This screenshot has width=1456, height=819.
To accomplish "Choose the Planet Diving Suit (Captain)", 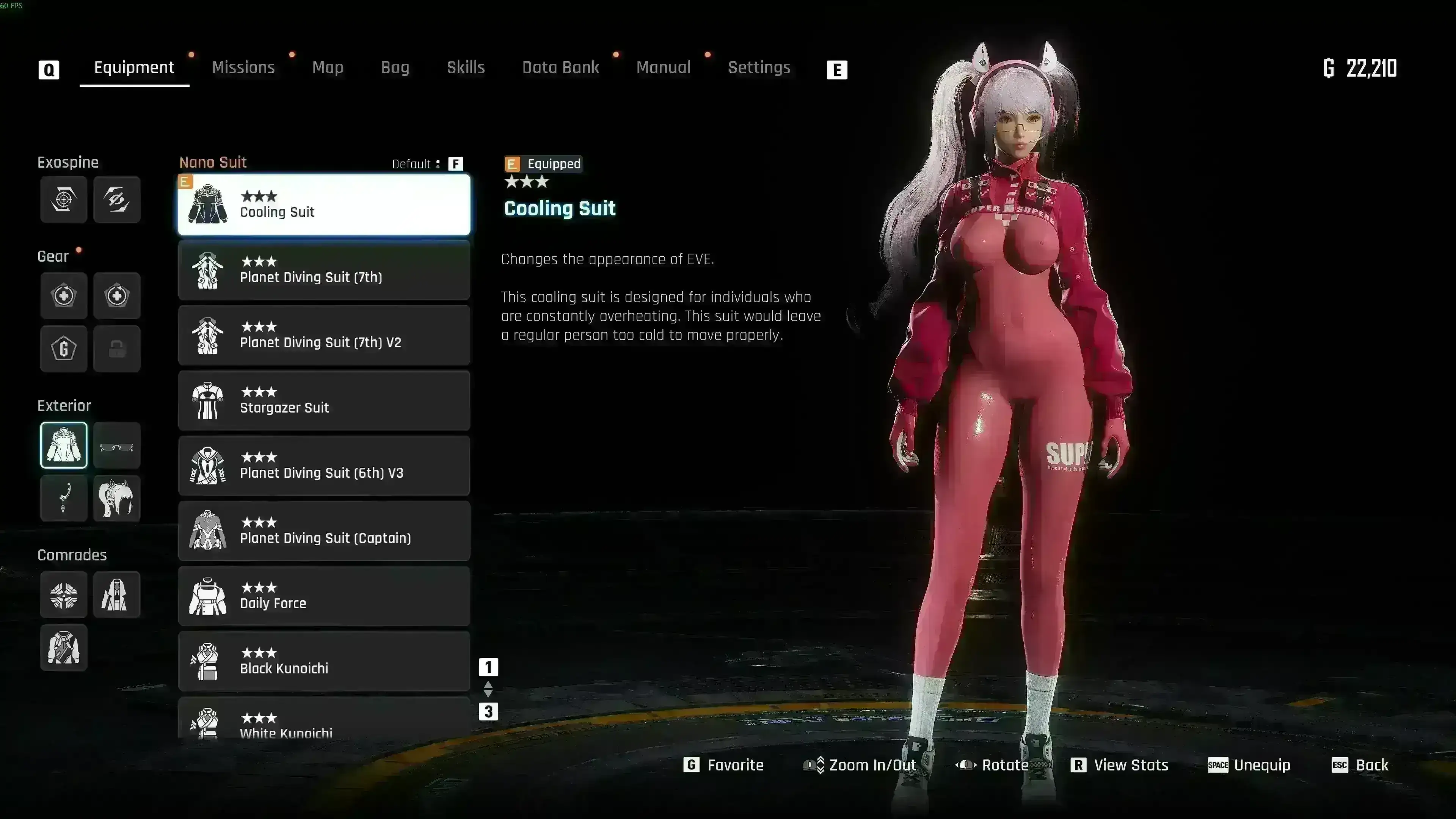I will pos(324,531).
